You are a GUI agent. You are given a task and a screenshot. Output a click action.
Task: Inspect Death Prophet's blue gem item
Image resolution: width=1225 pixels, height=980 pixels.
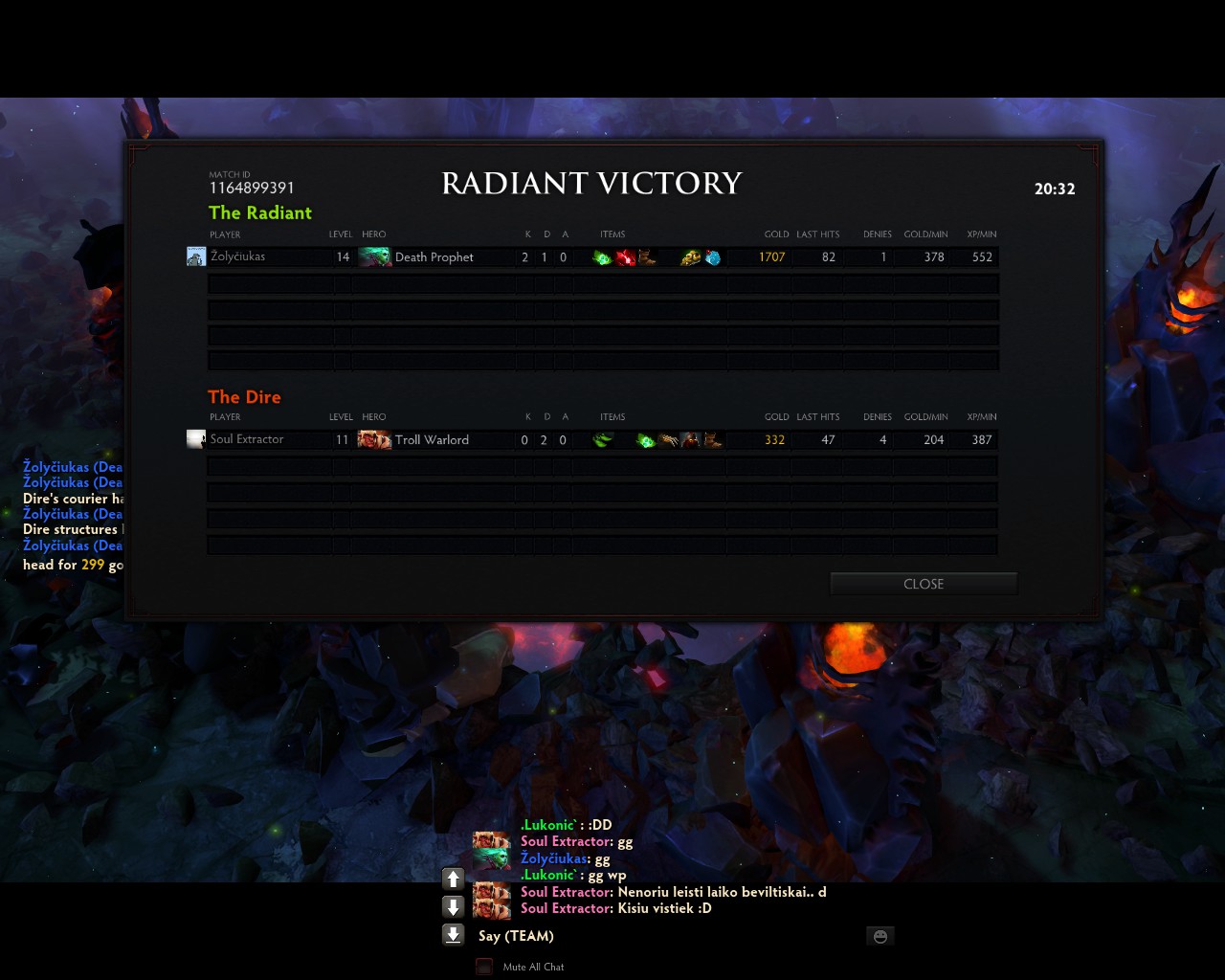point(713,257)
